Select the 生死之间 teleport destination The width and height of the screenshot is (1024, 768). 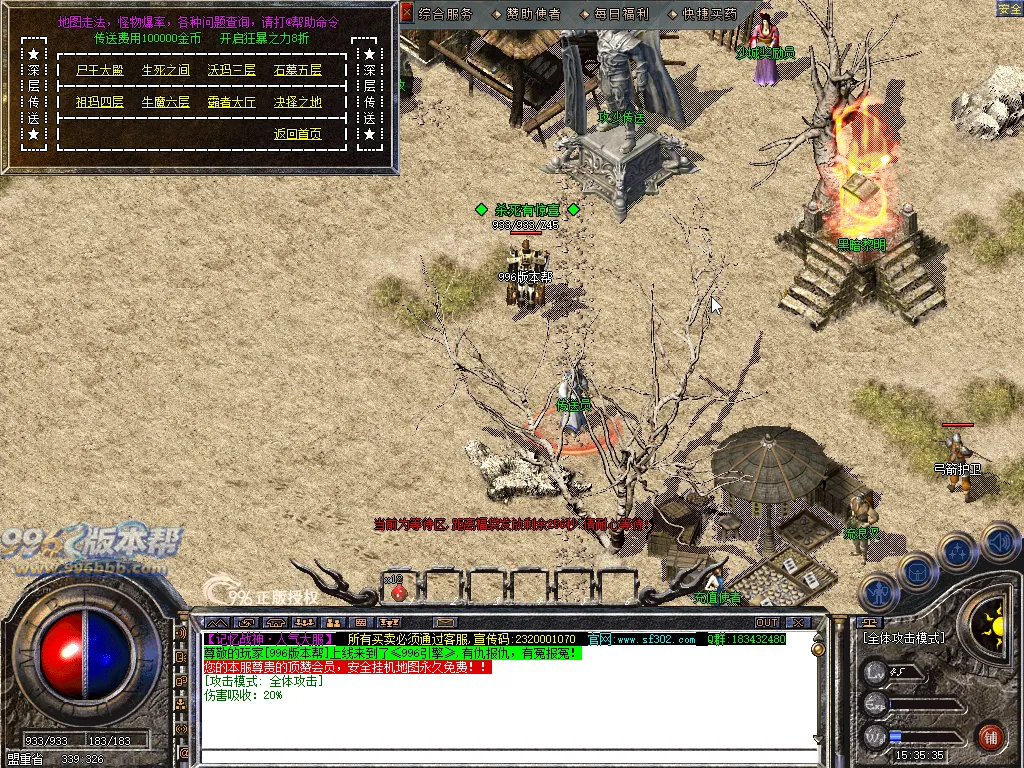[x=165, y=71]
